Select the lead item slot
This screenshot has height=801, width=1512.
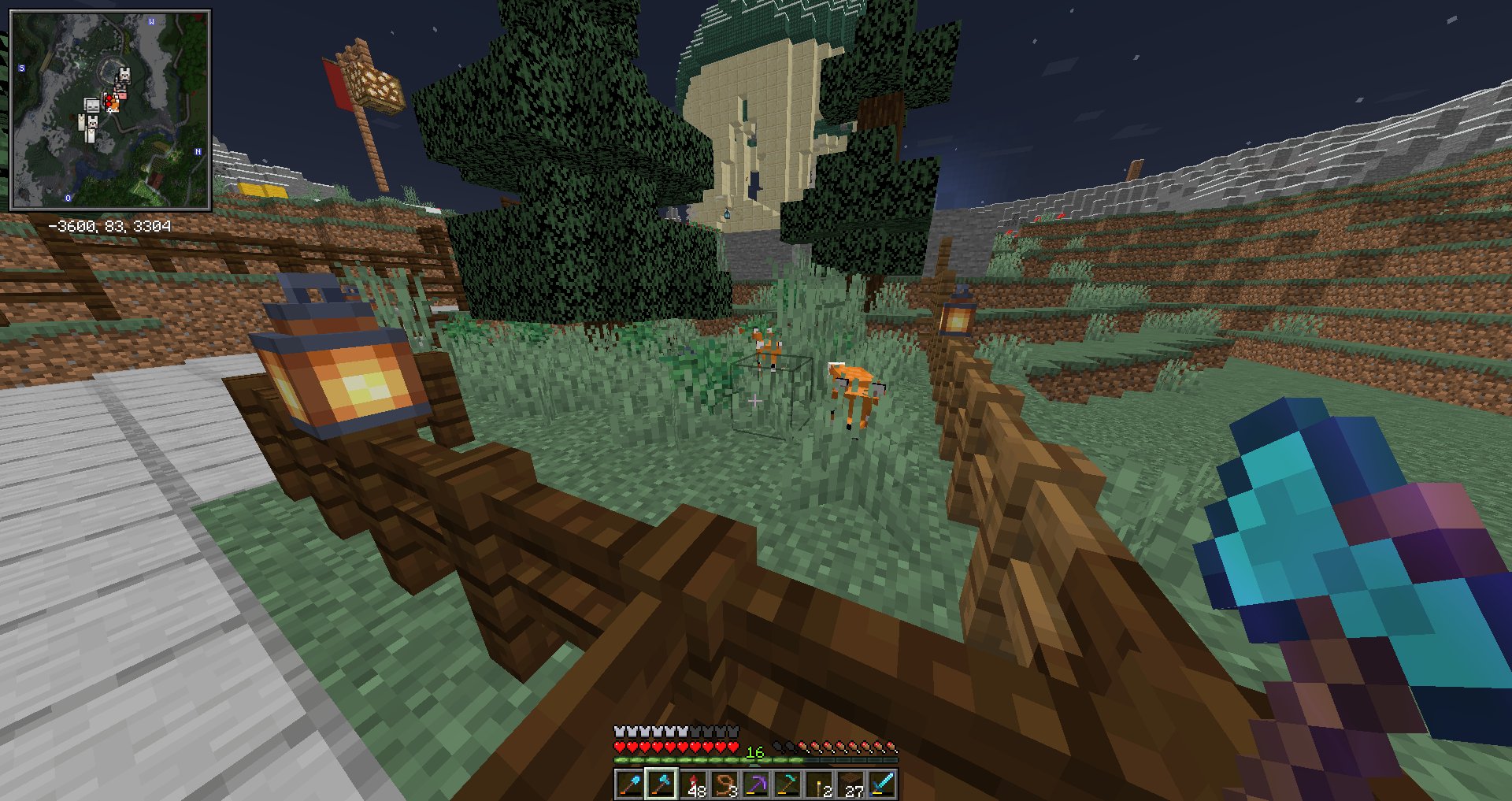724,784
